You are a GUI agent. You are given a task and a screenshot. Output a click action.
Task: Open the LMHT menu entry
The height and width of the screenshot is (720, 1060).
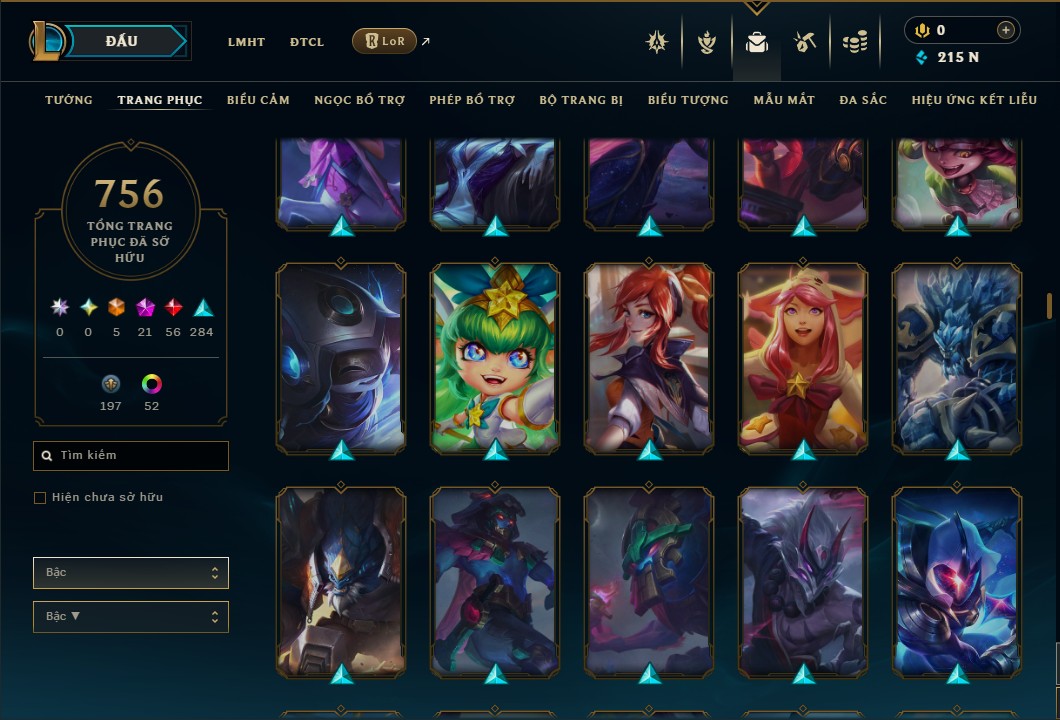(246, 42)
